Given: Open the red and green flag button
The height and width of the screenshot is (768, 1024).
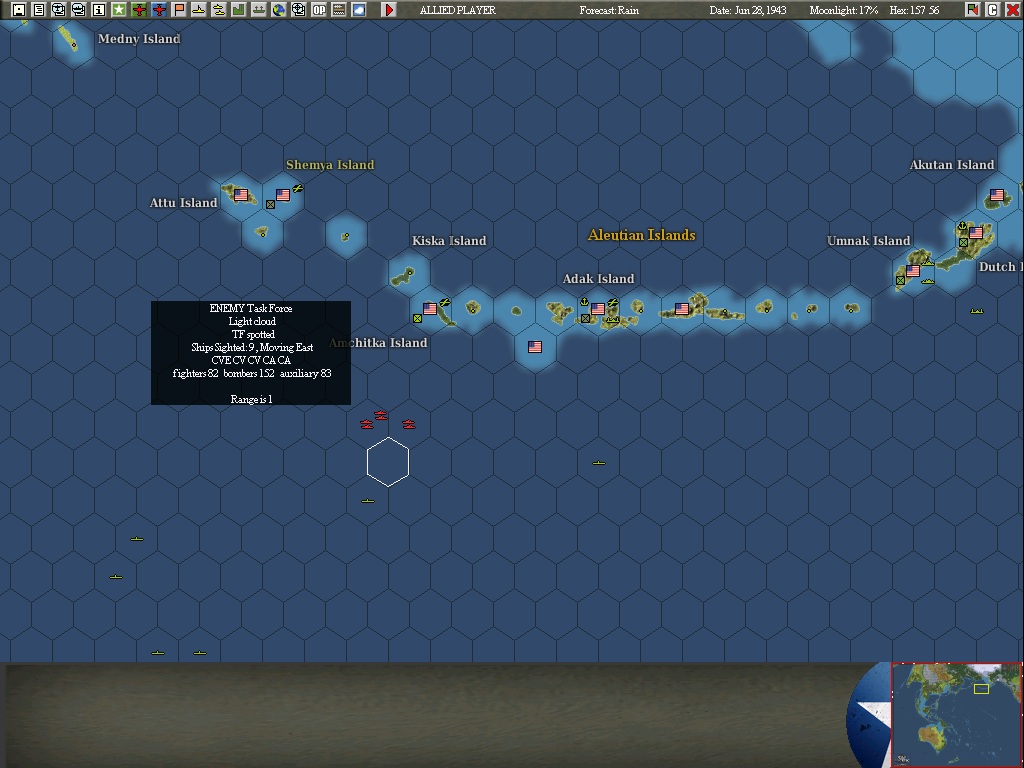Looking at the screenshot, I should click(x=973, y=10).
